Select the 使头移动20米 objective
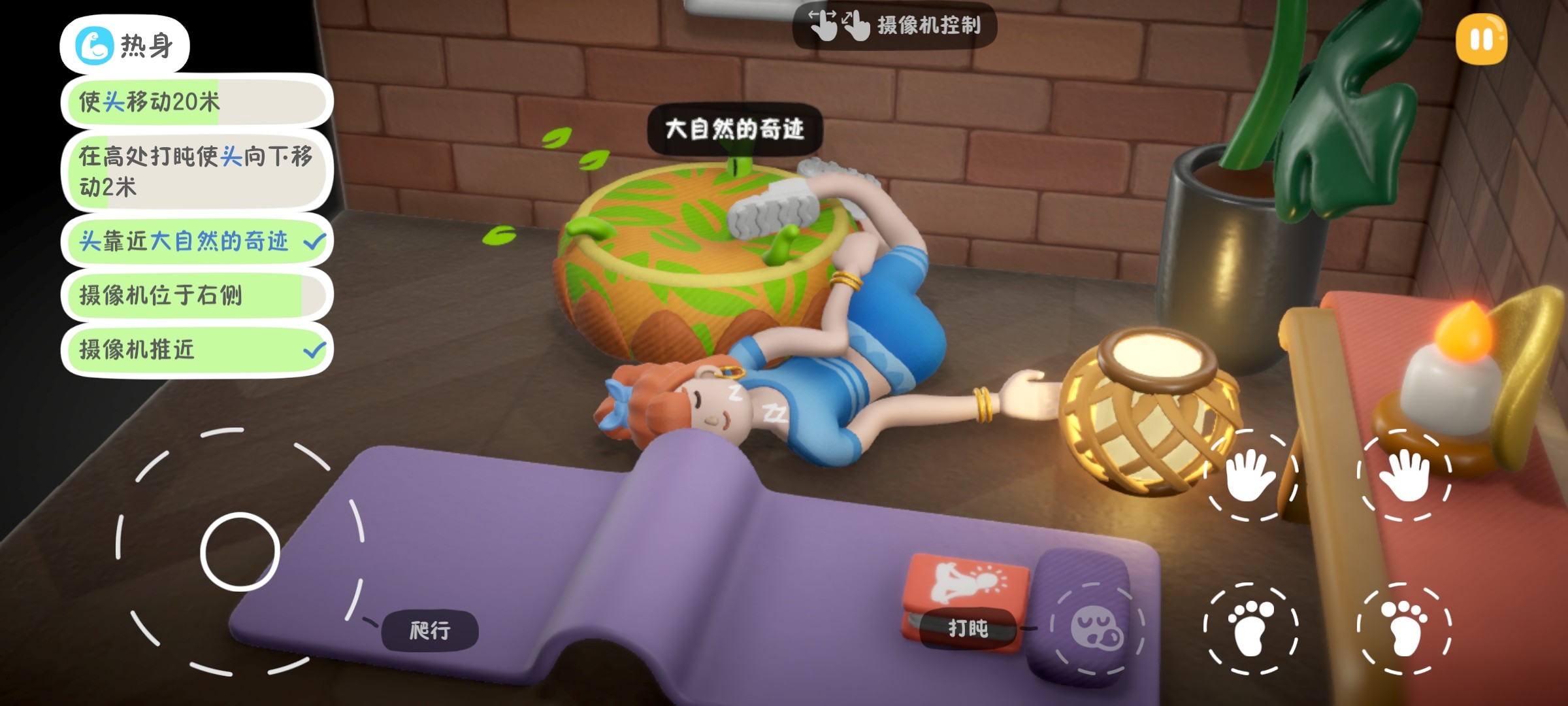This screenshot has width=1568, height=706. point(196,102)
